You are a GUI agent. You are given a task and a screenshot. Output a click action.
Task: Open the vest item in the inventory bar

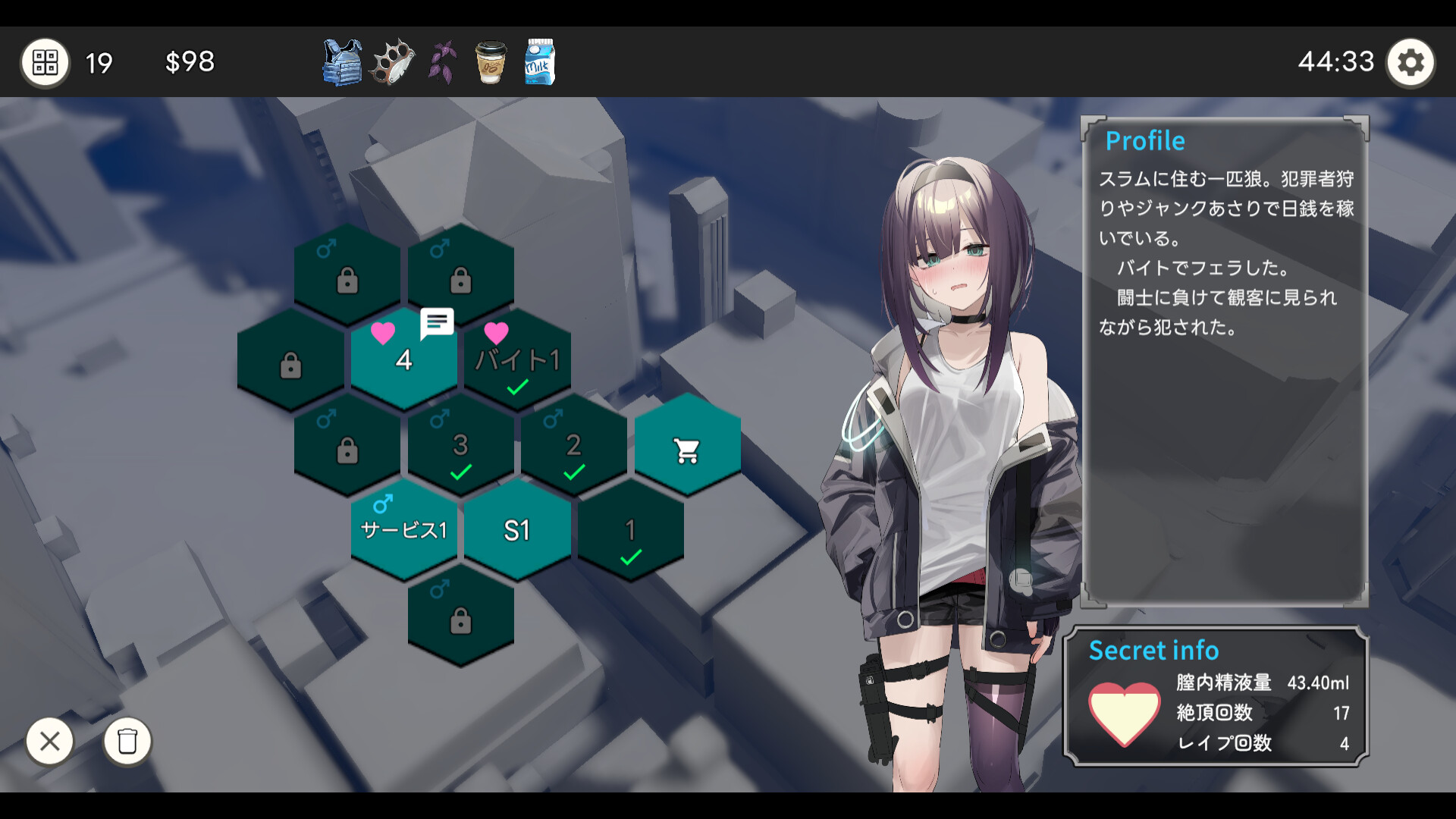tap(340, 62)
